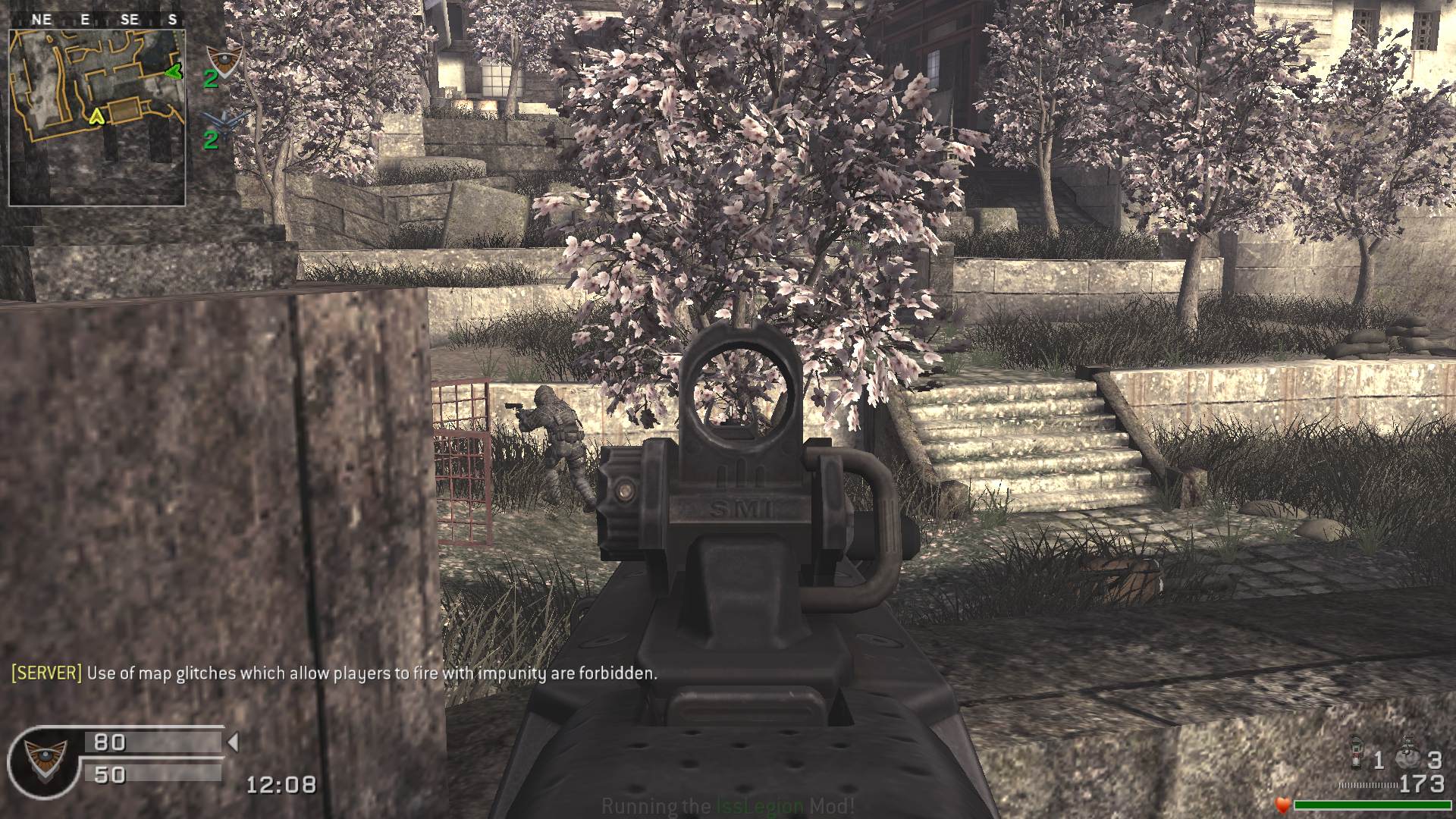Select the winged enemy team emblem
1456x819 pixels.
click(x=225, y=121)
